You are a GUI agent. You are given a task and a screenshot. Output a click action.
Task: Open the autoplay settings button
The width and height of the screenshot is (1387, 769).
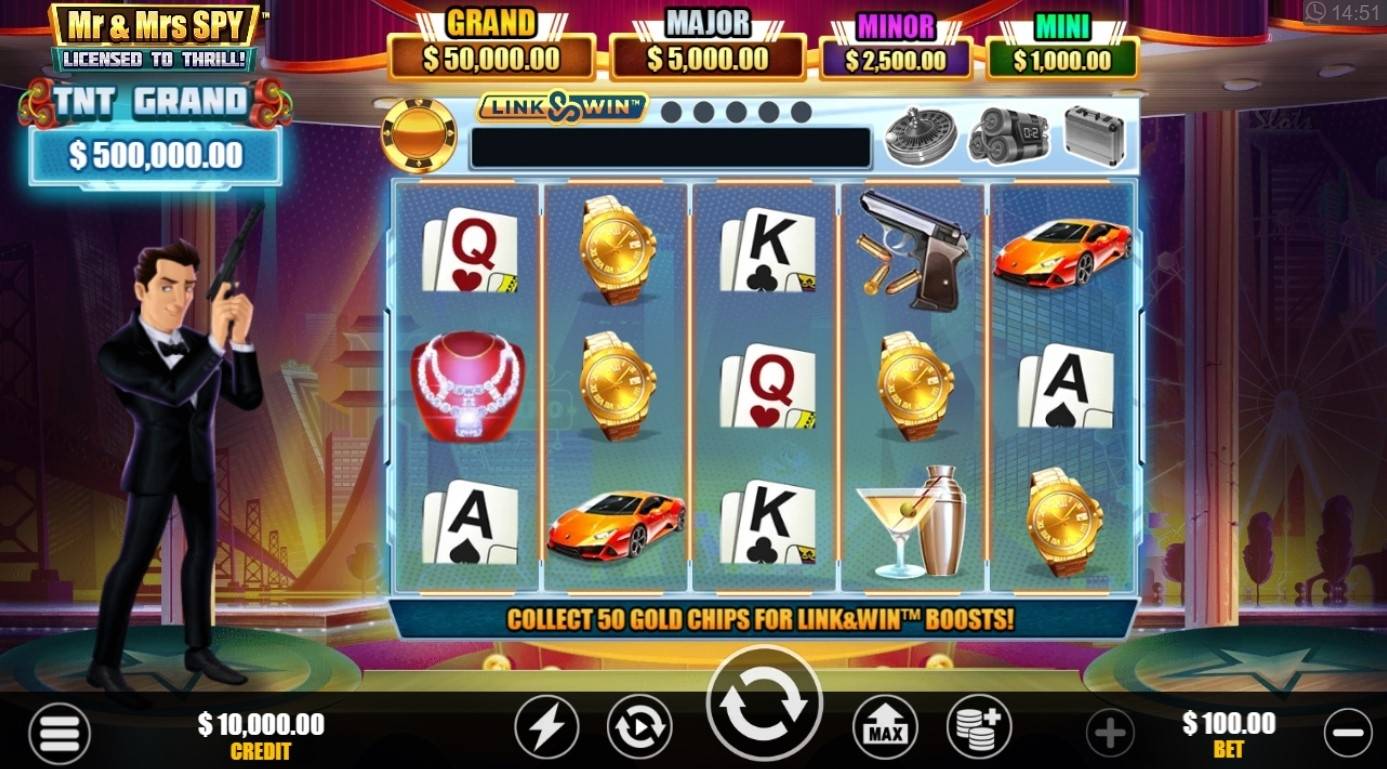(639, 727)
